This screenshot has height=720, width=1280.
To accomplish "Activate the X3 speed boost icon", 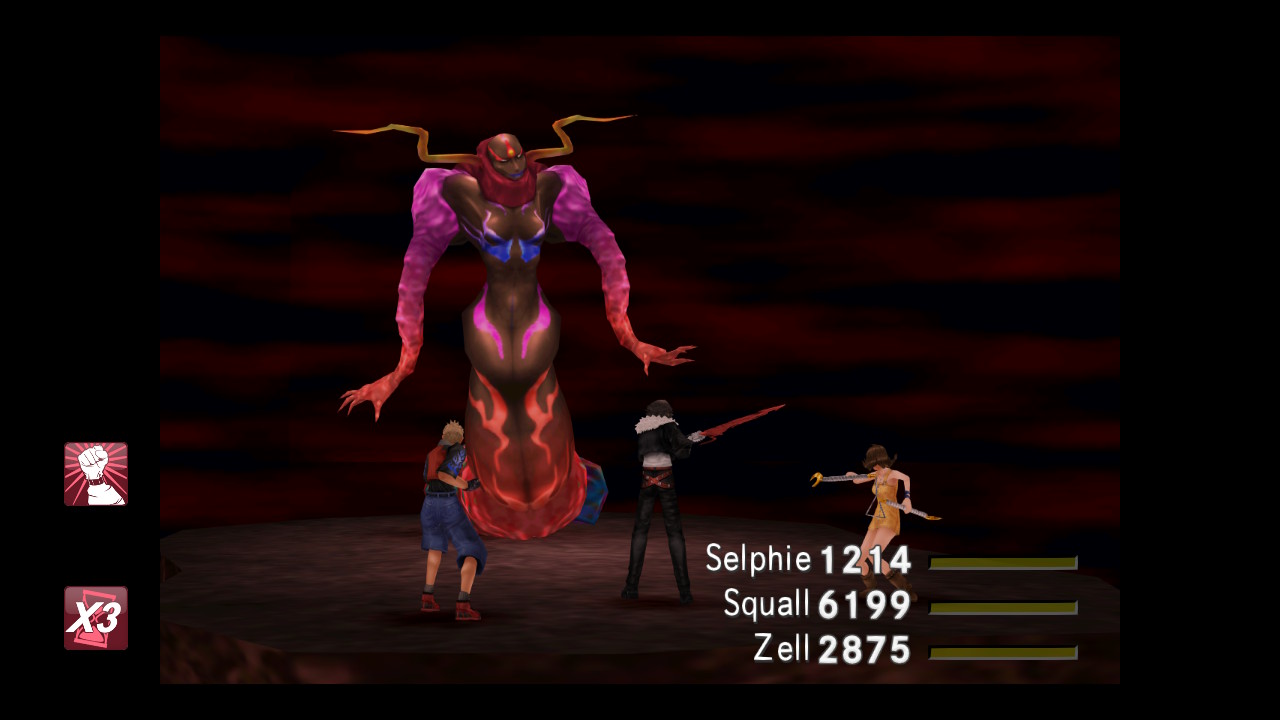I will (x=96, y=618).
